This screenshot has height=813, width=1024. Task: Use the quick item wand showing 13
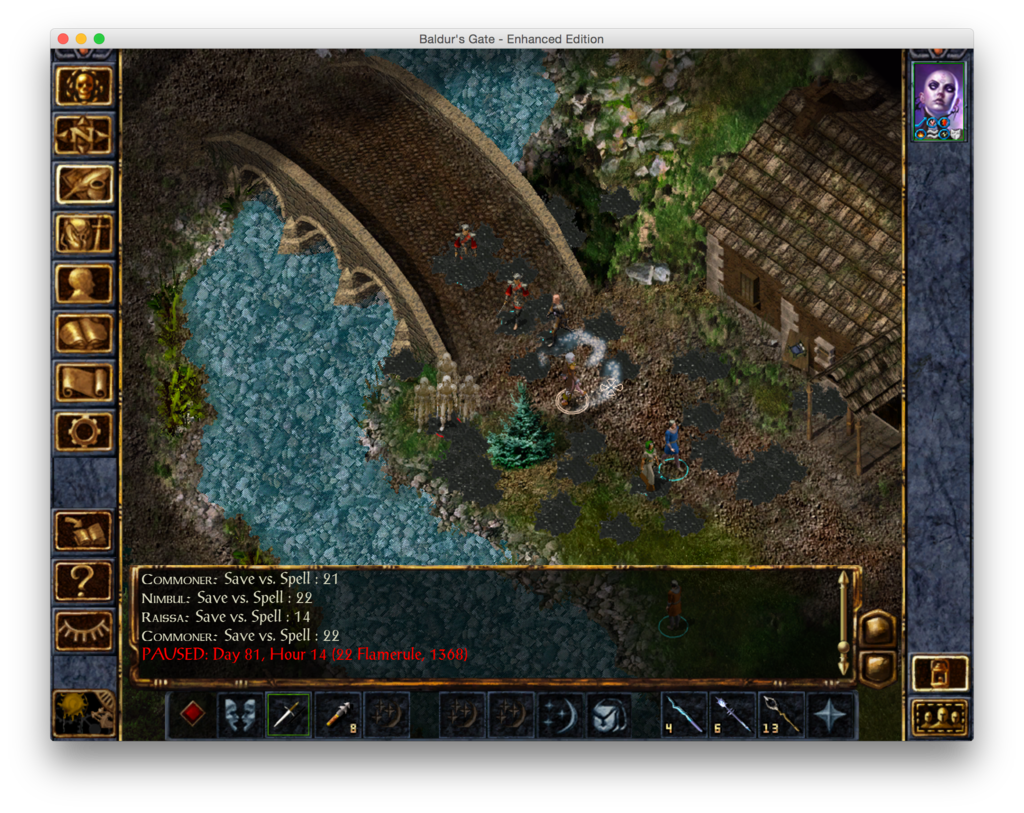pyautogui.click(x=783, y=715)
